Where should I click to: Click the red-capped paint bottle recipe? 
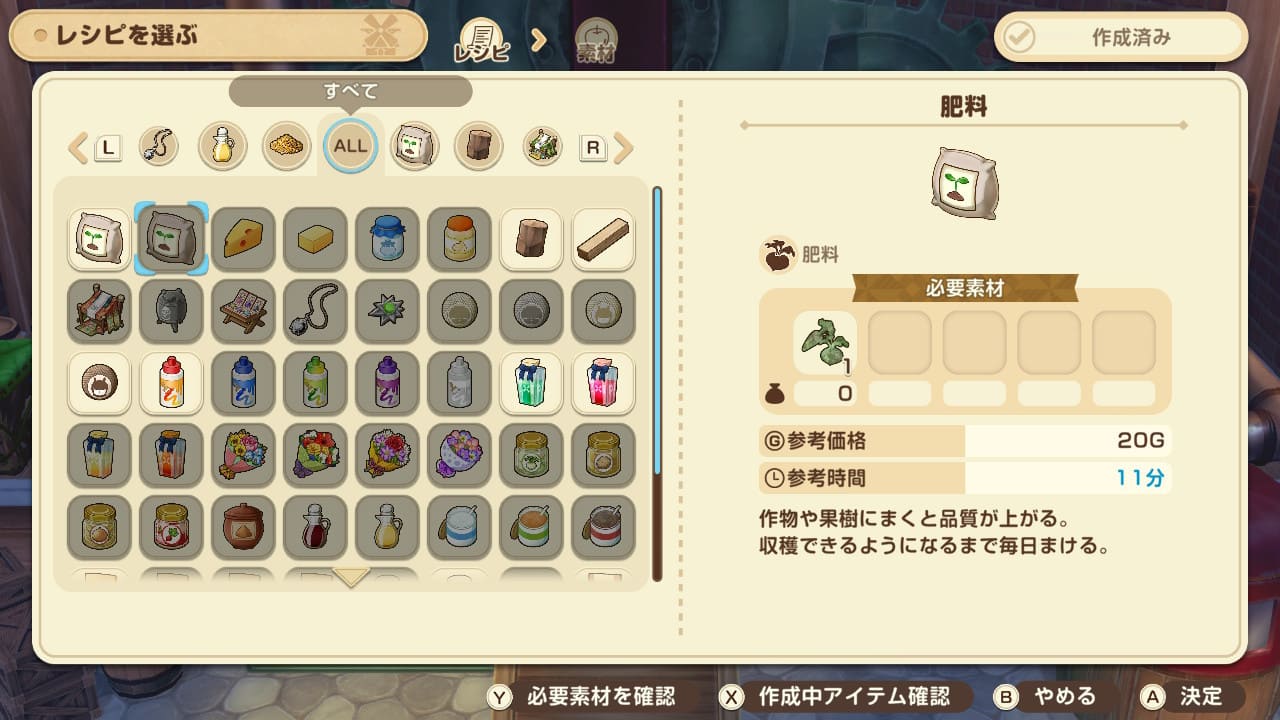pos(171,384)
